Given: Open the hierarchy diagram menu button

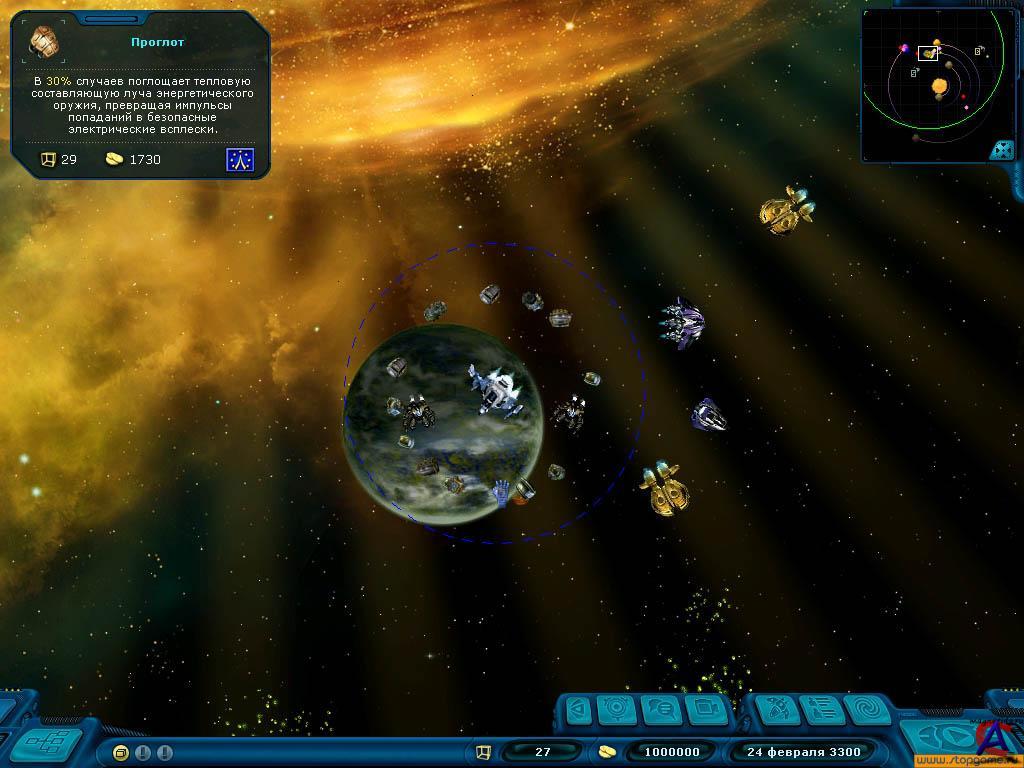Looking at the screenshot, I should click(x=45, y=741).
